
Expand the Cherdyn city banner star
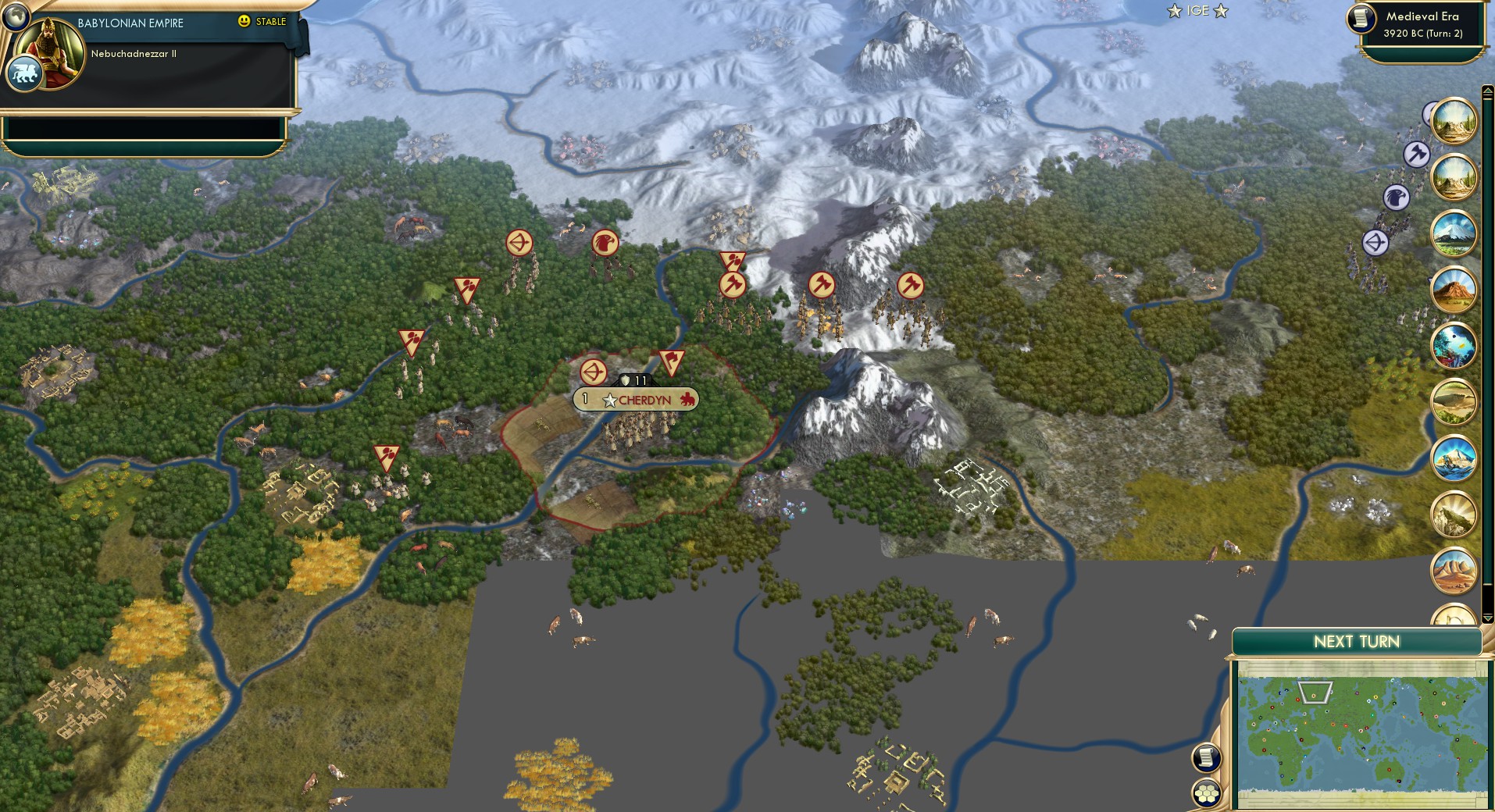609,401
